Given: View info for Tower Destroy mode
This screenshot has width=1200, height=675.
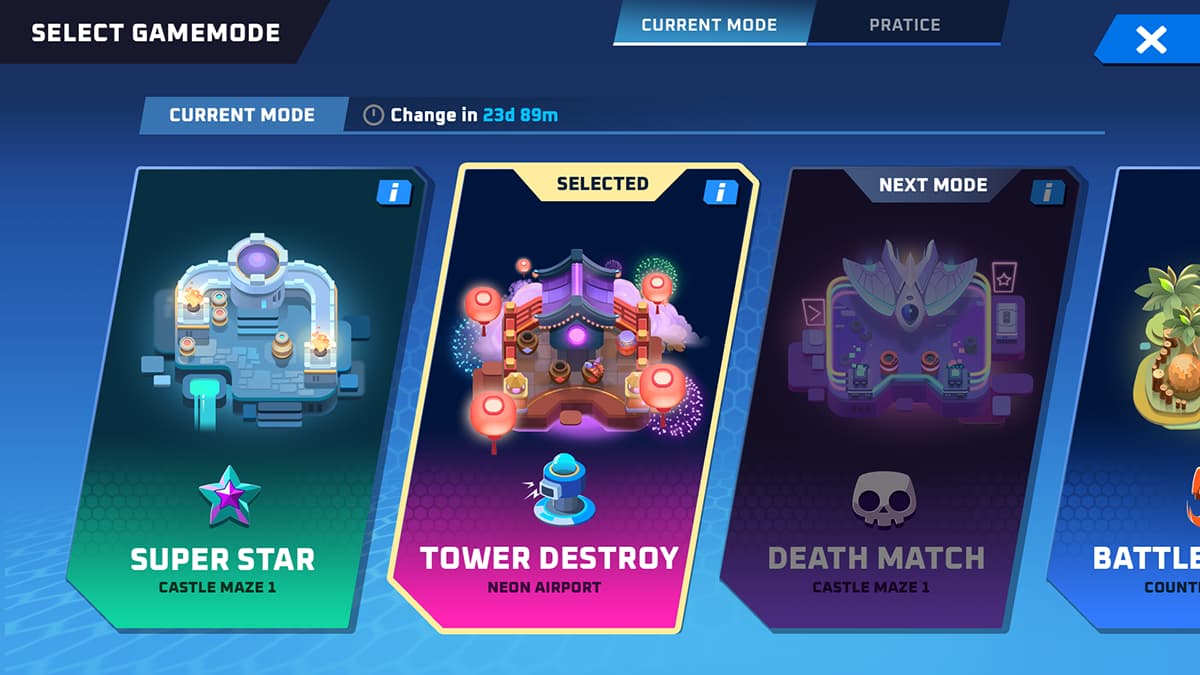Looking at the screenshot, I should tap(720, 192).
